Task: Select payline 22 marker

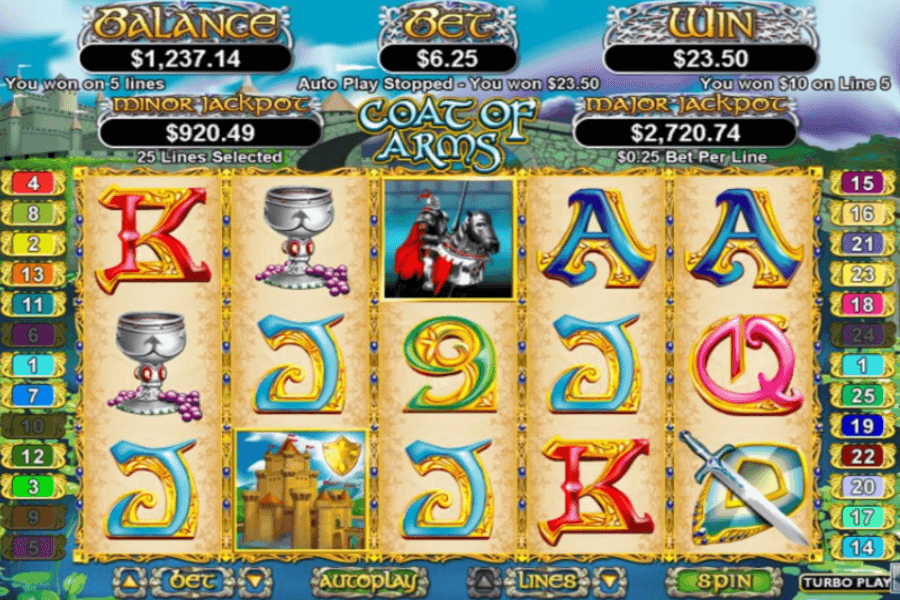Action: 861,457
